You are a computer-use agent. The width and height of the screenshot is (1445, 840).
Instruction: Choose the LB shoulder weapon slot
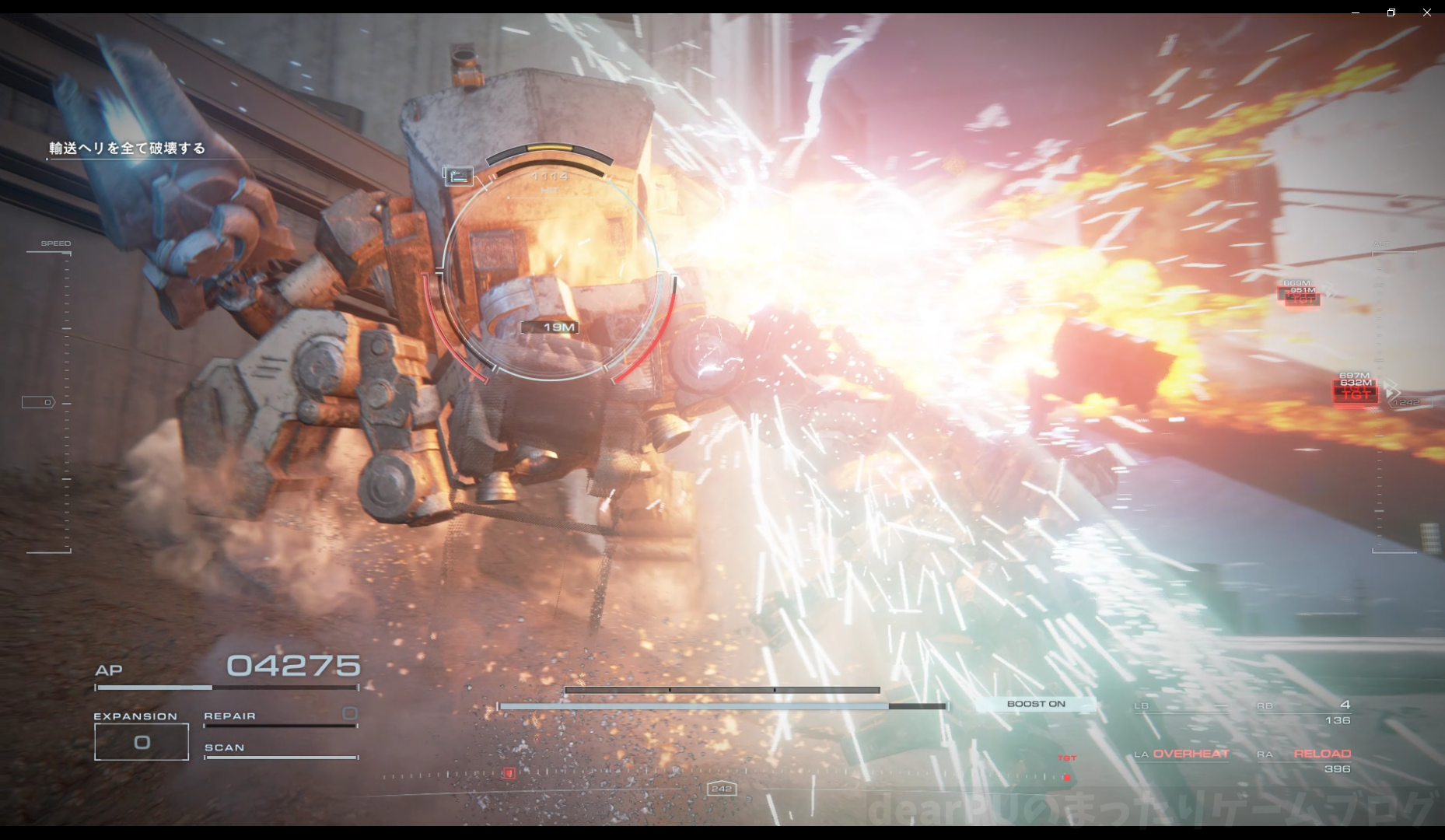pyautogui.click(x=1181, y=706)
